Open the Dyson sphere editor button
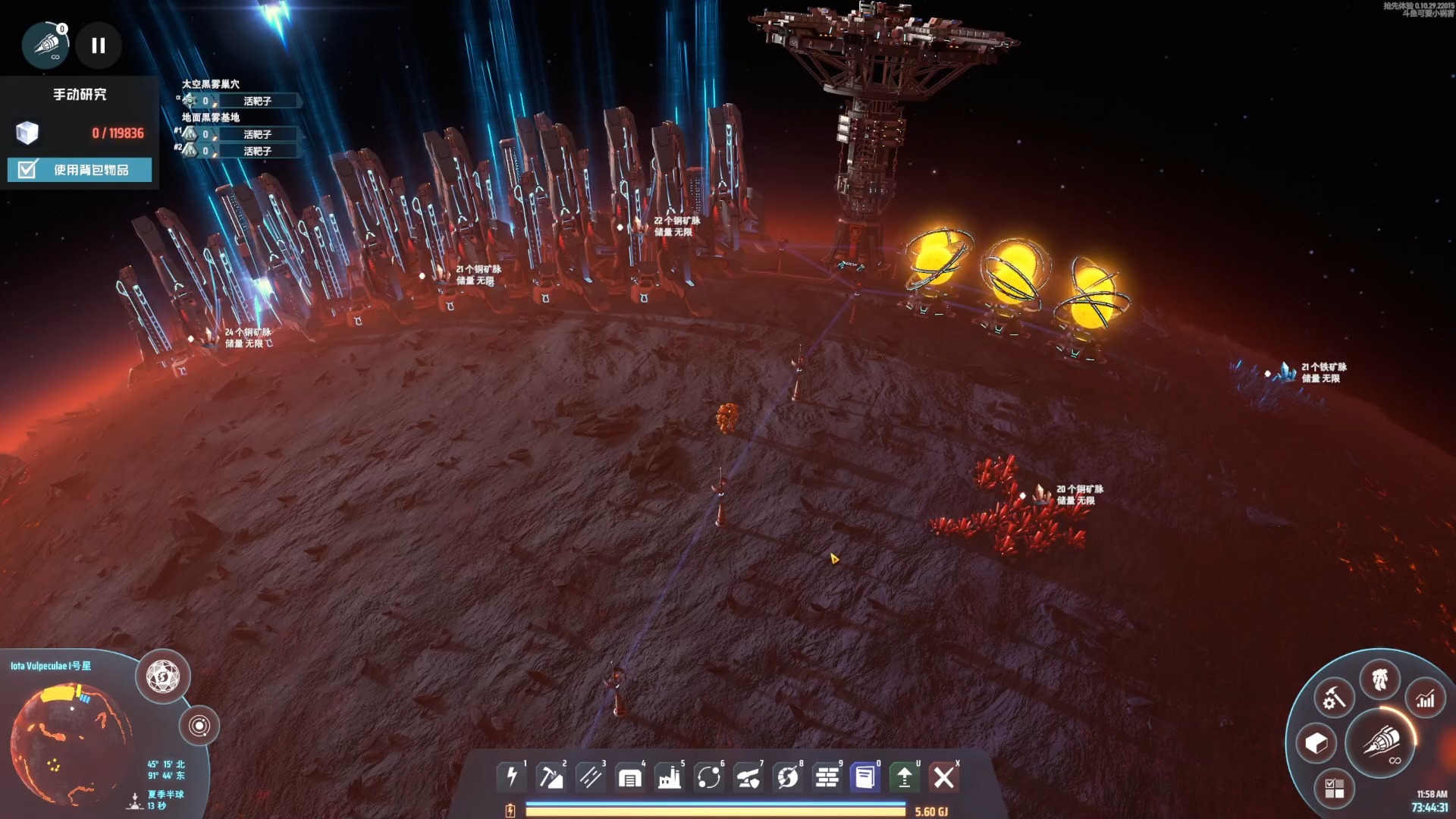This screenshot has height=819, width=1456. coord(163,676)
